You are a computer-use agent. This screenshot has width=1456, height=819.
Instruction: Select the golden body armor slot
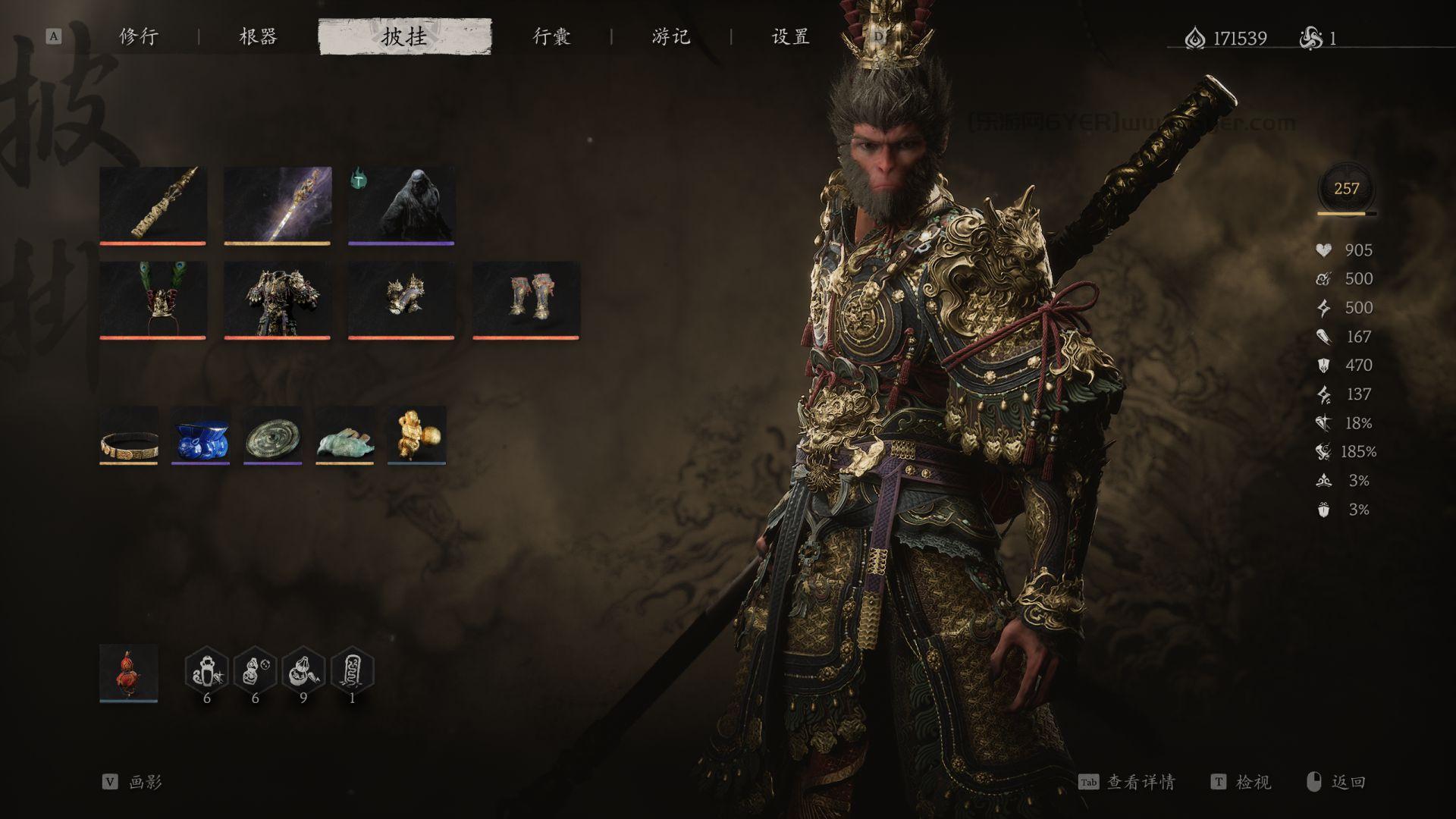tap(277, 300)
